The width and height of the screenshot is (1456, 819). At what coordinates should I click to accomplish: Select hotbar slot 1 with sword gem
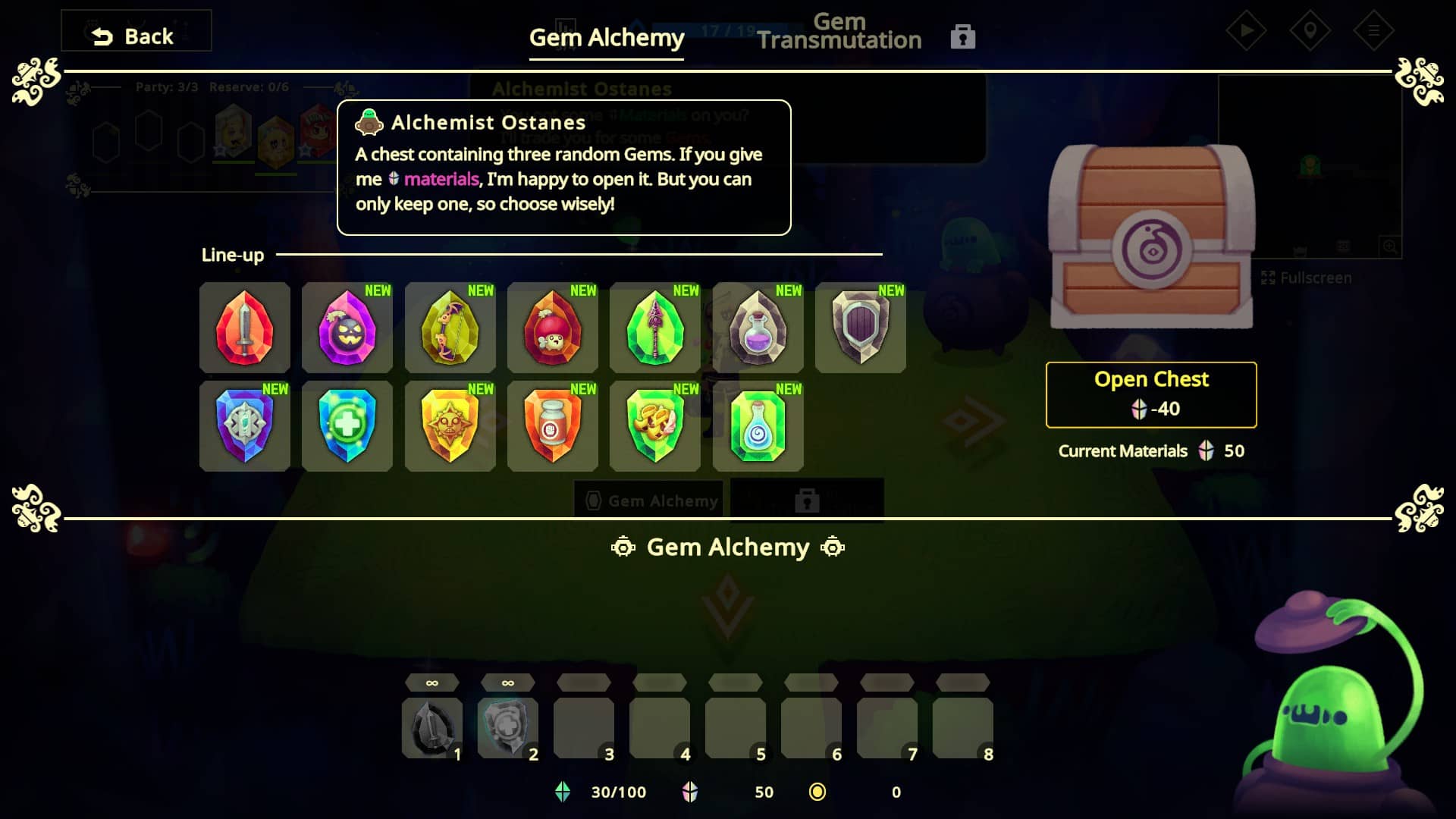pos(431,727)
